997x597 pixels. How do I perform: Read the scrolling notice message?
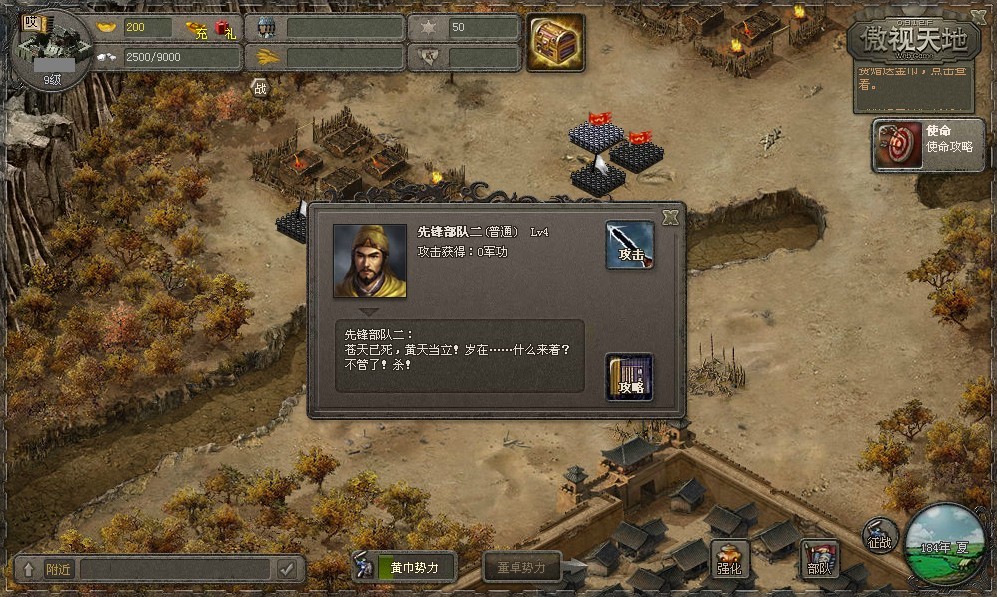[910, 78]
